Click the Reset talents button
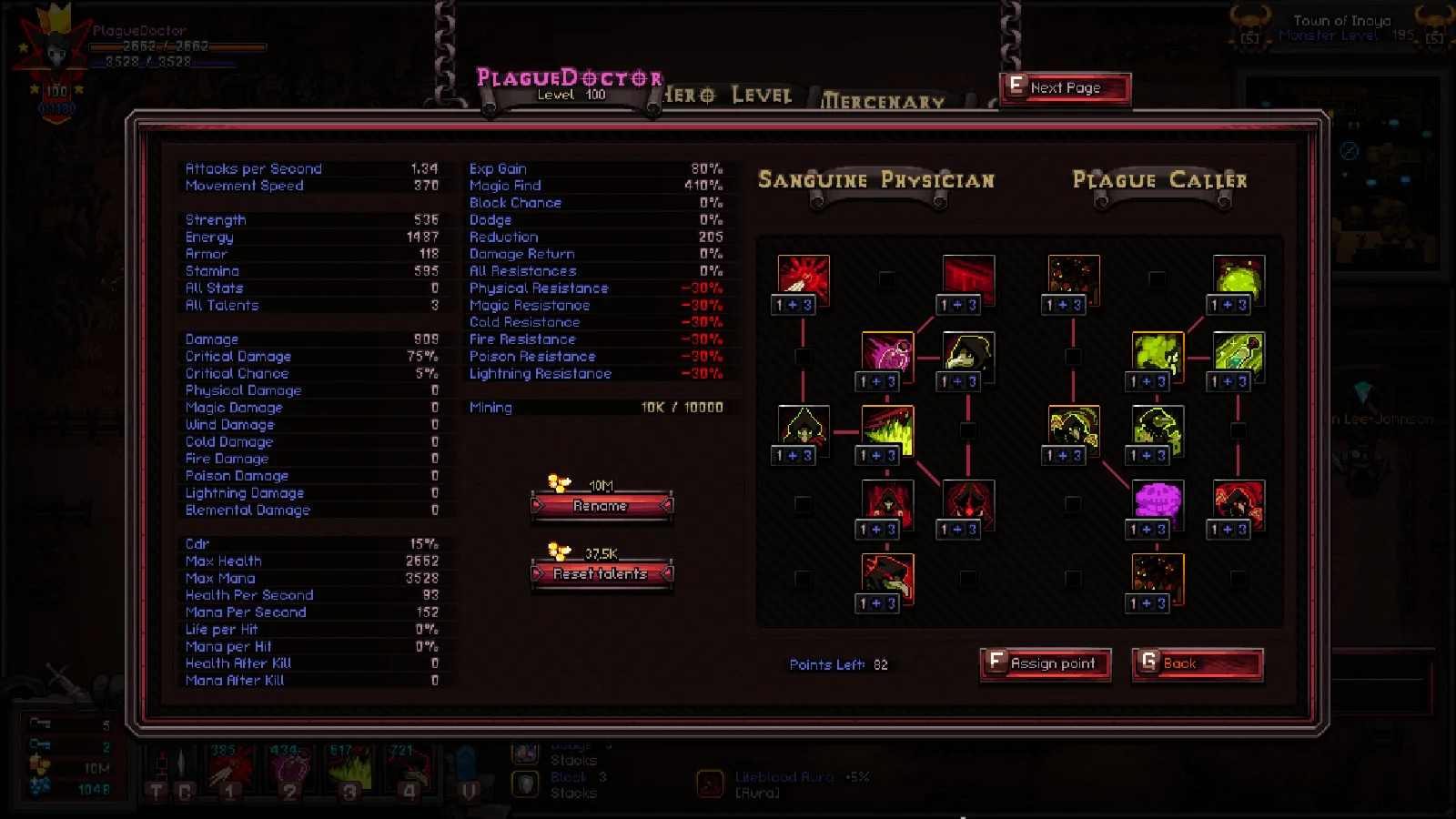 click(602, 574)
